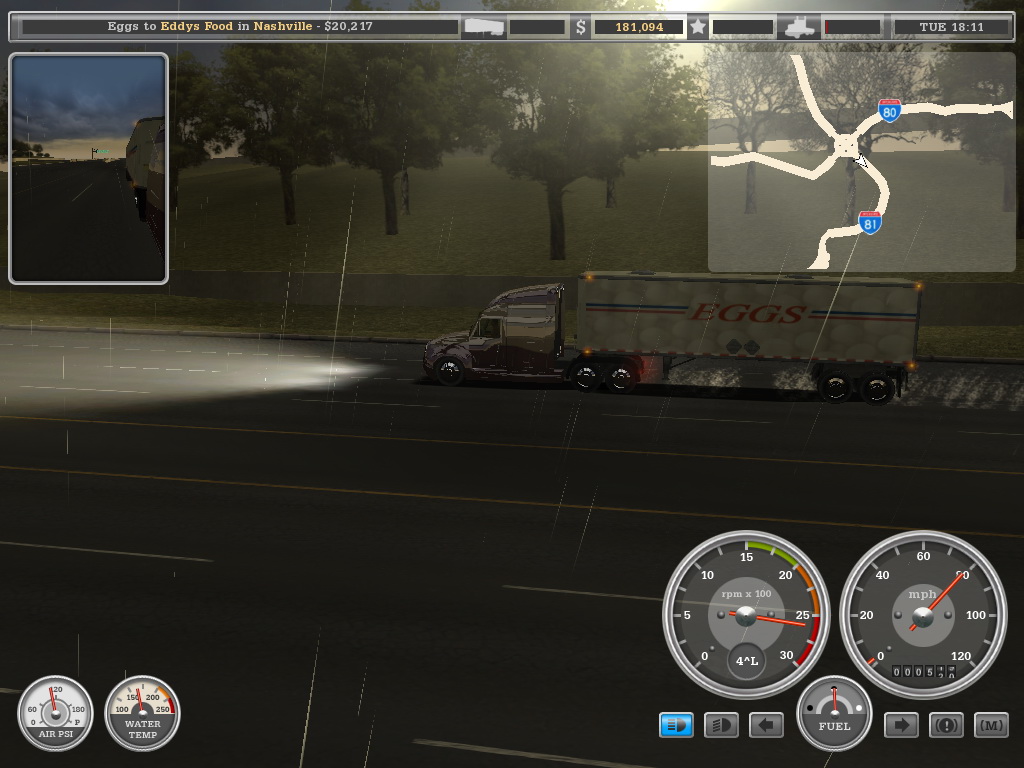Click the trailer icon in the top bar

[x=484, y=27]
